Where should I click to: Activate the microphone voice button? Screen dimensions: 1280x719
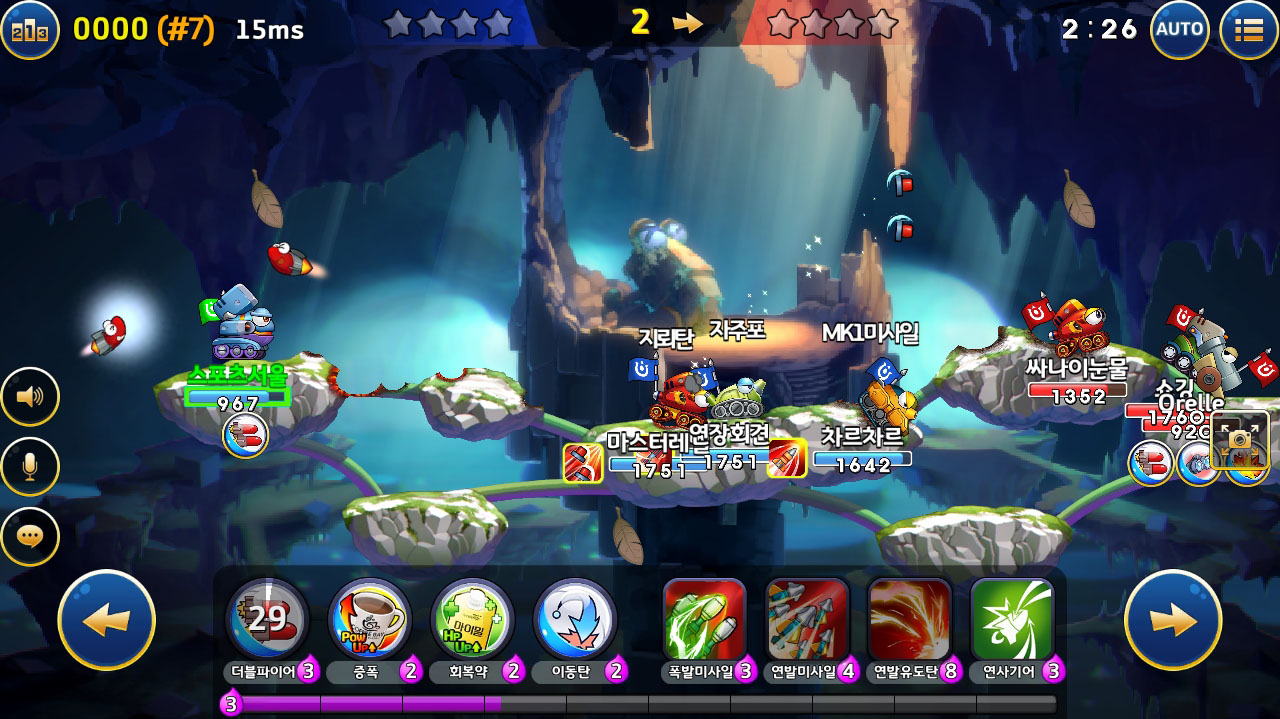[x=30, y=467]
